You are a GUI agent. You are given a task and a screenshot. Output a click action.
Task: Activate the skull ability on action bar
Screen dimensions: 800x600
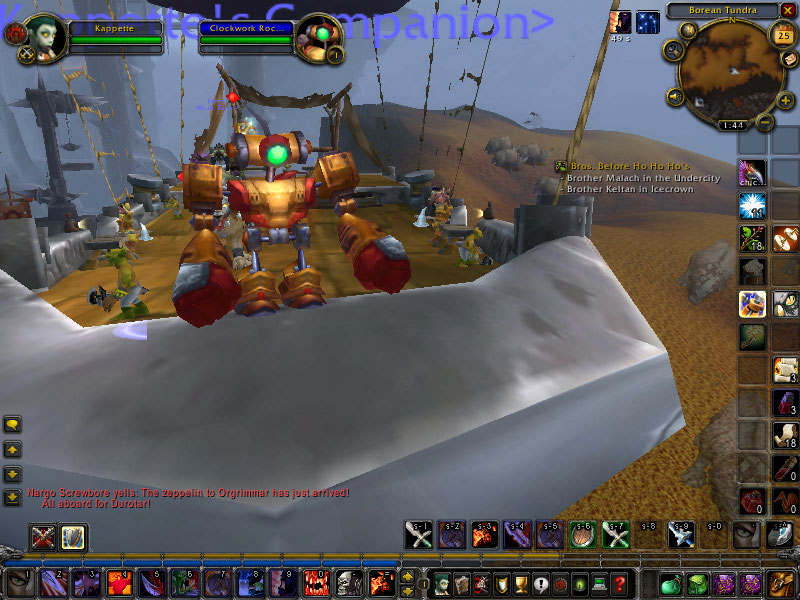346,582
